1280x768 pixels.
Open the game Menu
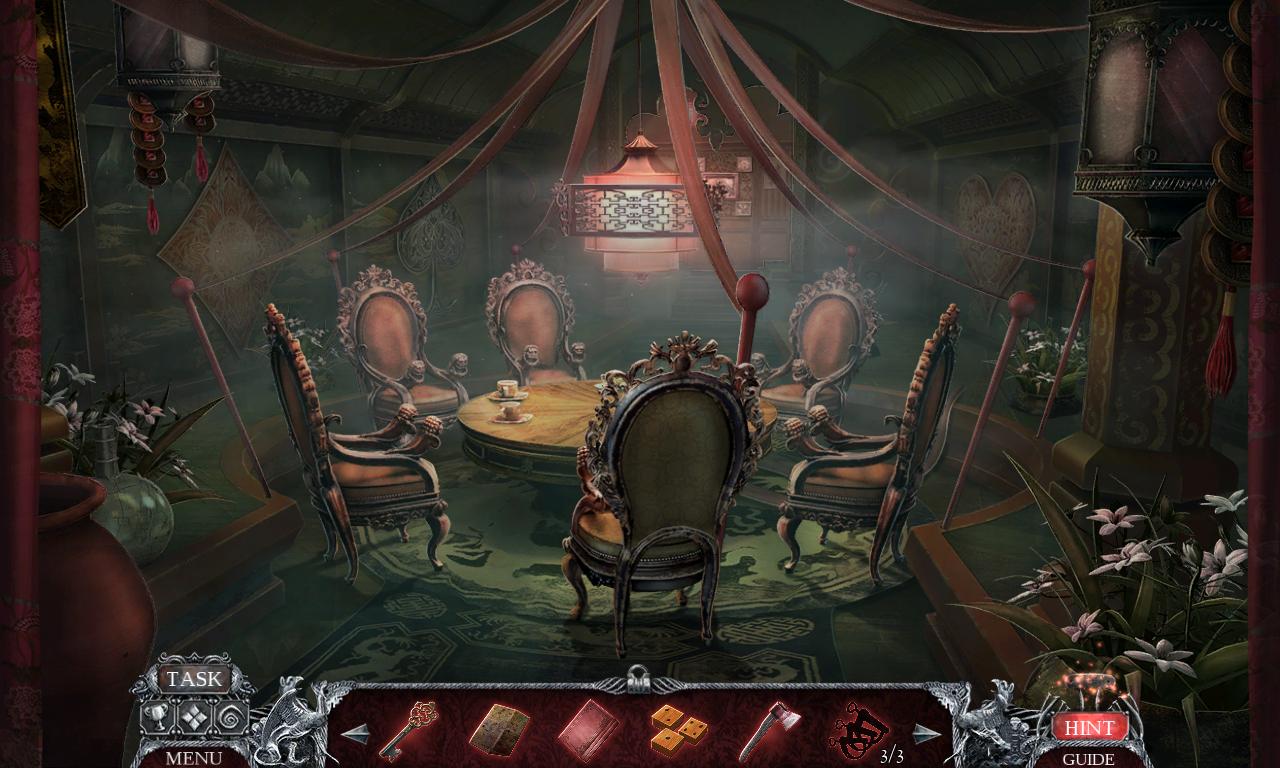(x=194, y=758)
